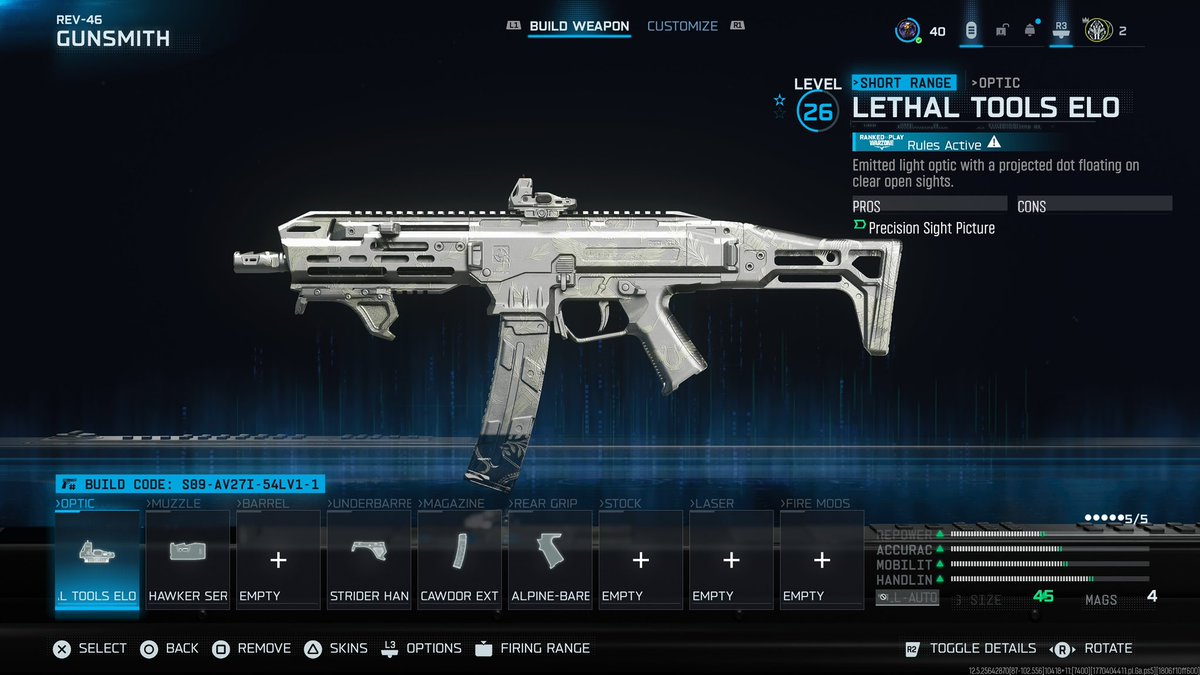Viewport: 1200px width, 675px height.
Task: Switch to the Customize tab
Action: coord(682,26)
